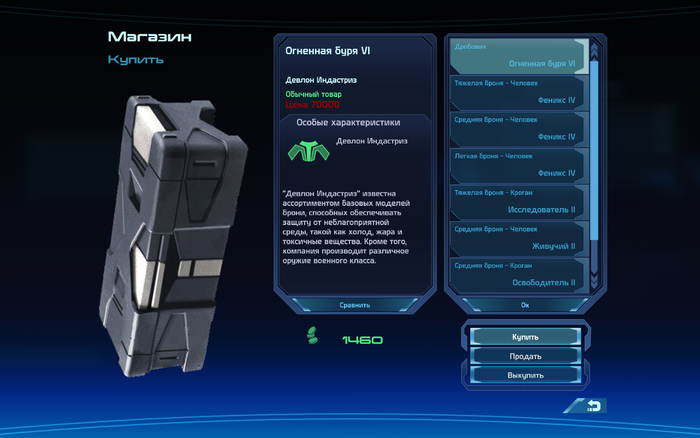Click the Купить buy button
This screenshot has width=700, height=438.
coord(525,337)
